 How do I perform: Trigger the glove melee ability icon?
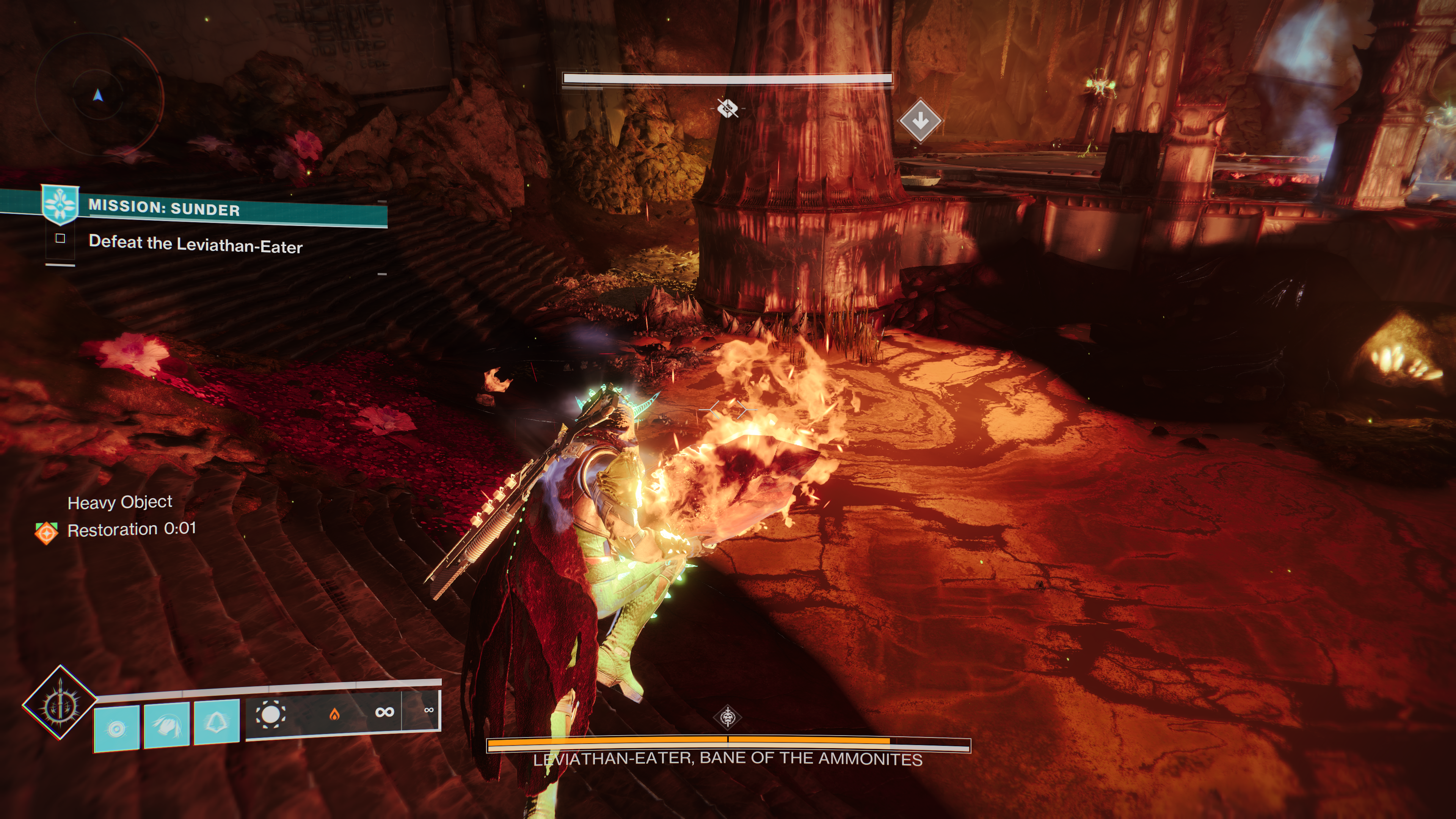point(167,726)
